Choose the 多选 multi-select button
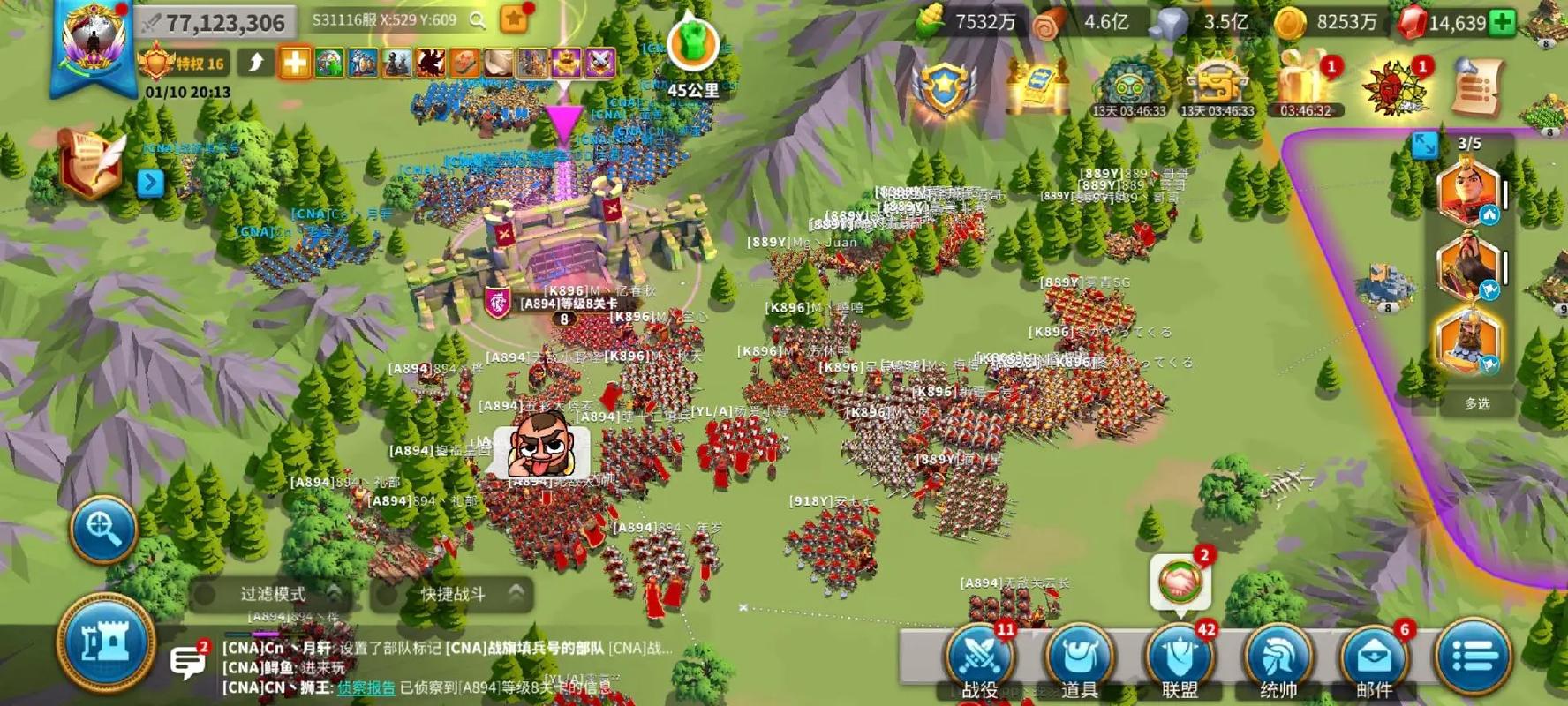The height and width of the screenshot is (706, 1568). pyautogui.click(x=1477, y=403)
